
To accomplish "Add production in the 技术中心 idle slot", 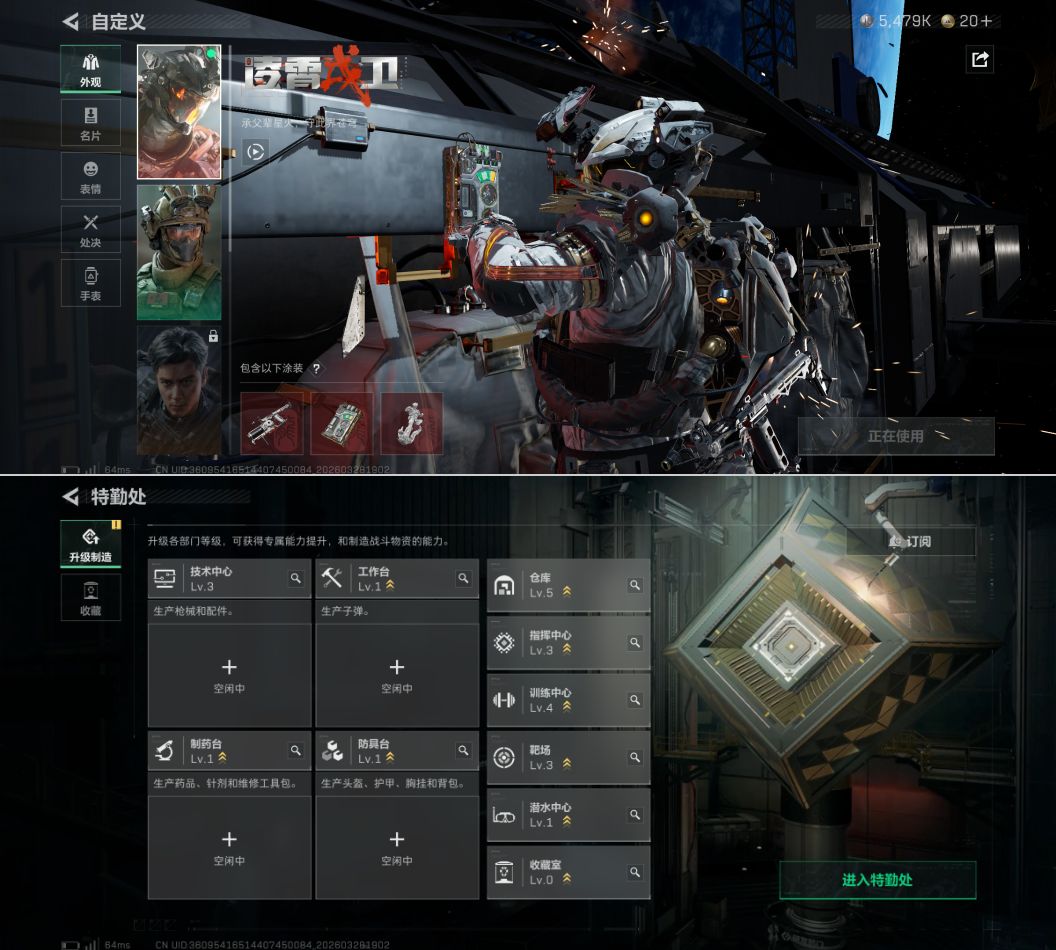I will (229, 674).
